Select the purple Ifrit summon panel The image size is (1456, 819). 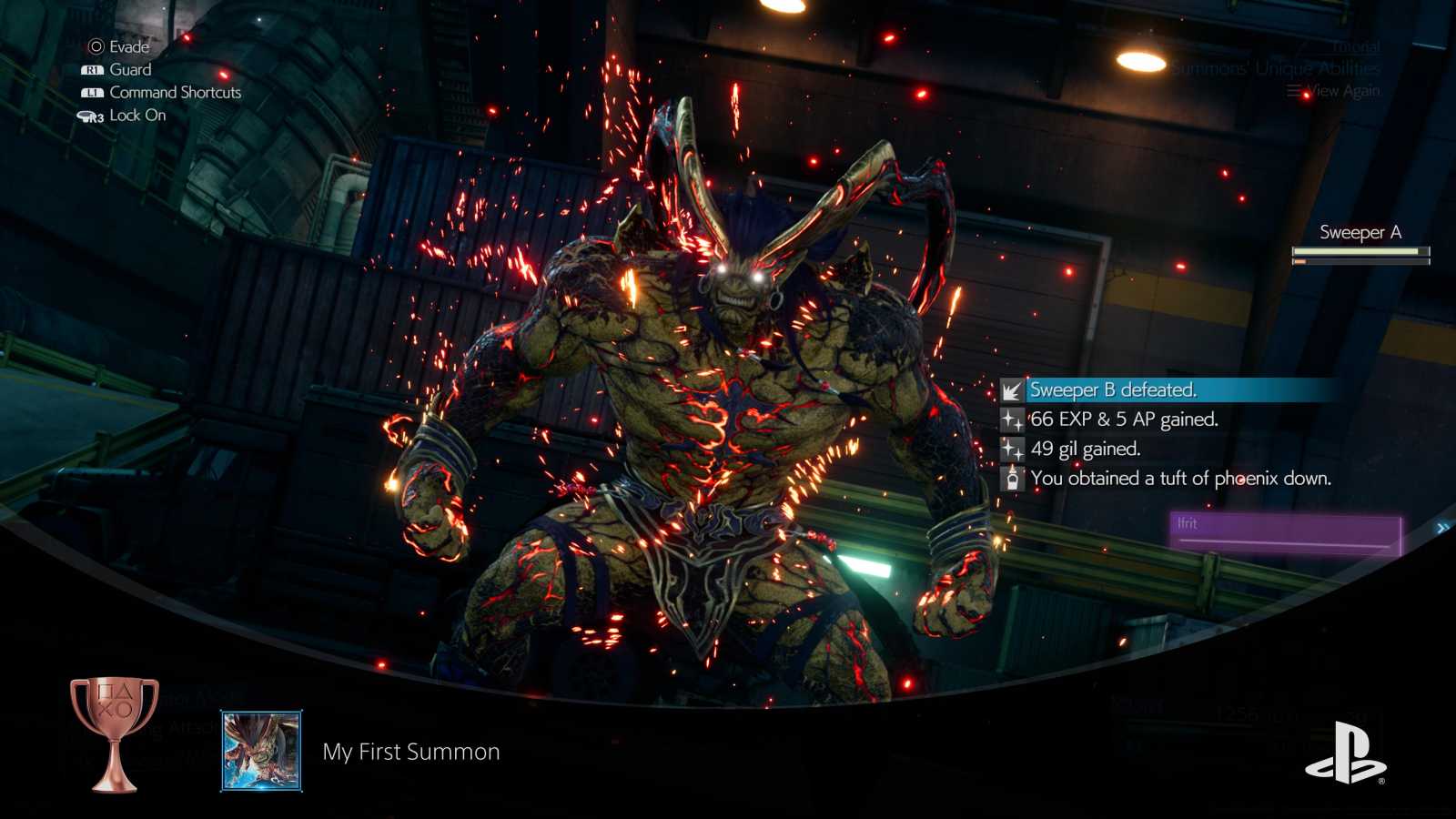1285,533
